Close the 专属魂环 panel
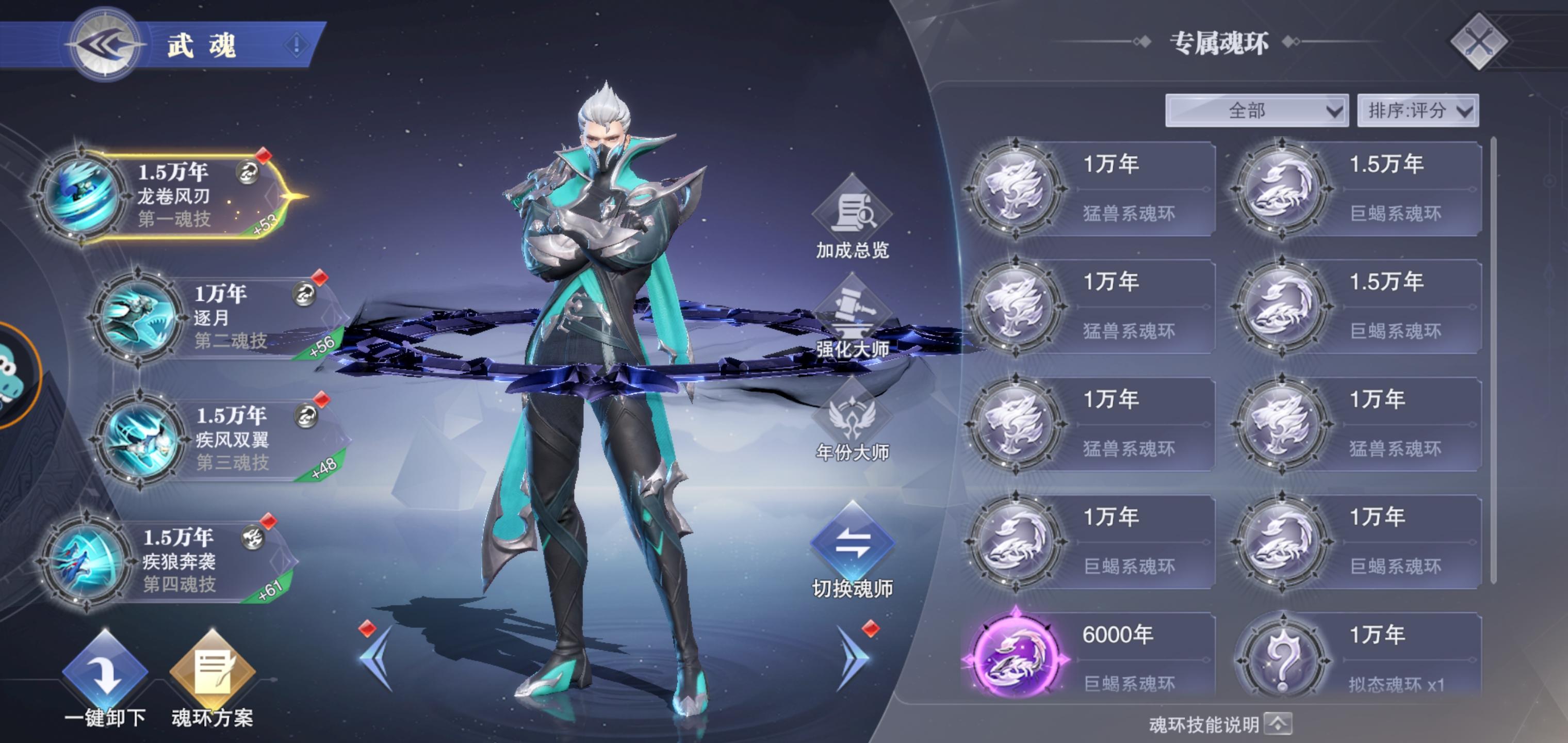1568x743 pixels. pyautogui.click(x=1479, y=41)
